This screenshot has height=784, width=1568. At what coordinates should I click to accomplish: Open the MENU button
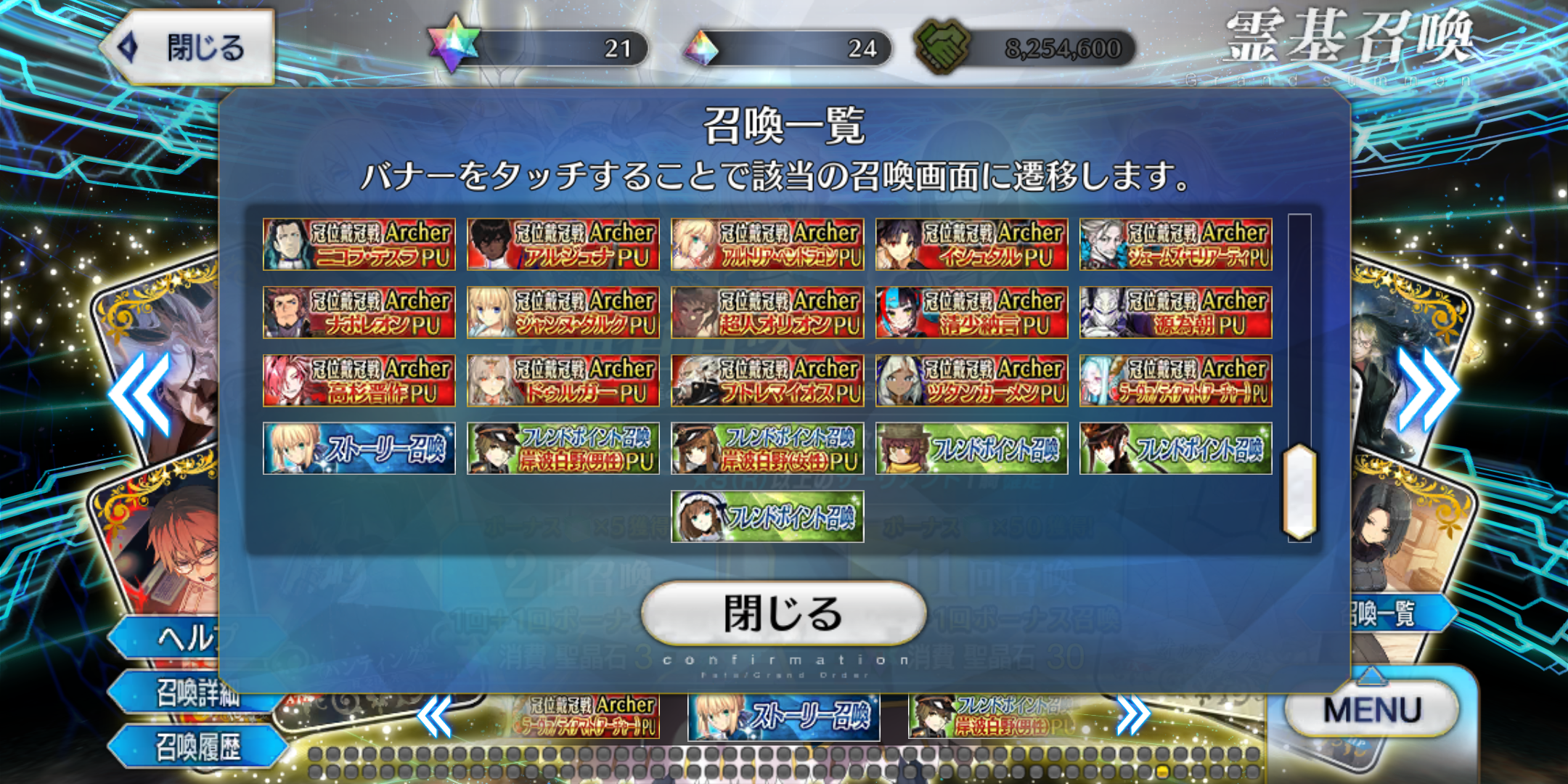1371,709
